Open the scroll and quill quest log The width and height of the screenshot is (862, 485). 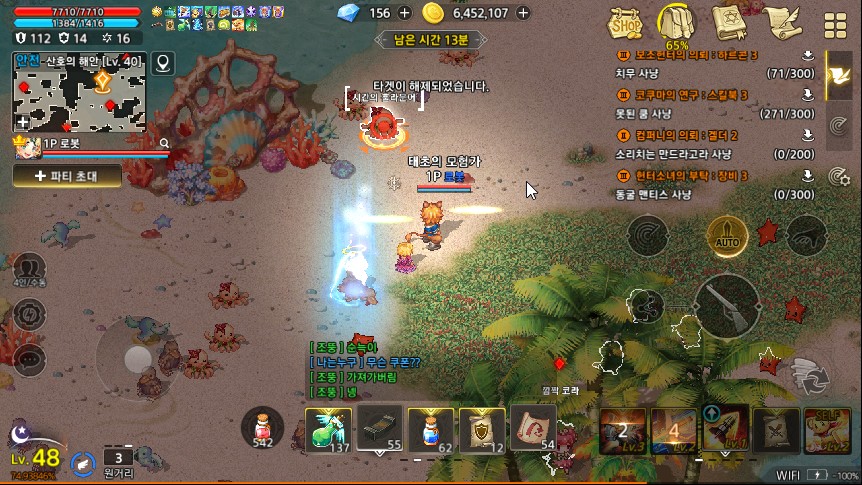pyautogui.click(x=780, y=22)
